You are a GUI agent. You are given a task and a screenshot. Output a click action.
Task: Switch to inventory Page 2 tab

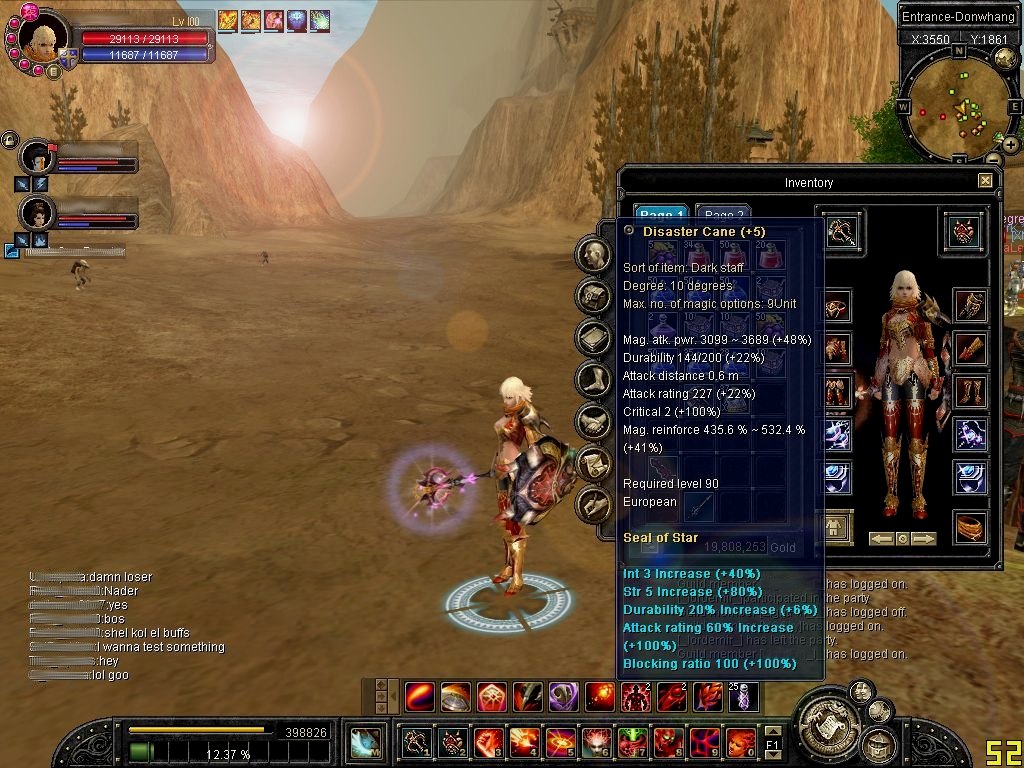pyautogui.click(x=723, y=215)
